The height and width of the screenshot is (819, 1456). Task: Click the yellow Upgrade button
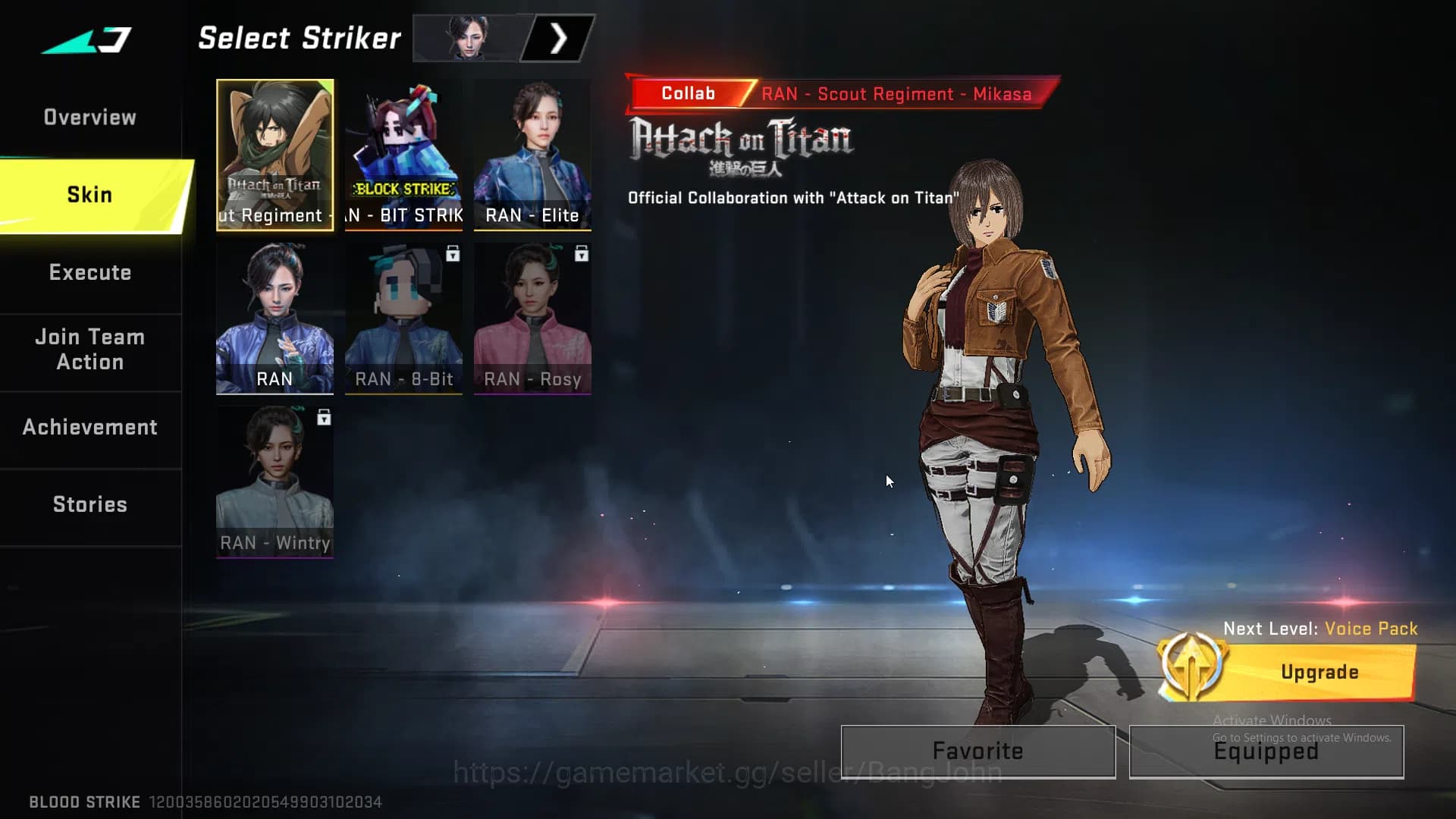tap(1318, 673)
